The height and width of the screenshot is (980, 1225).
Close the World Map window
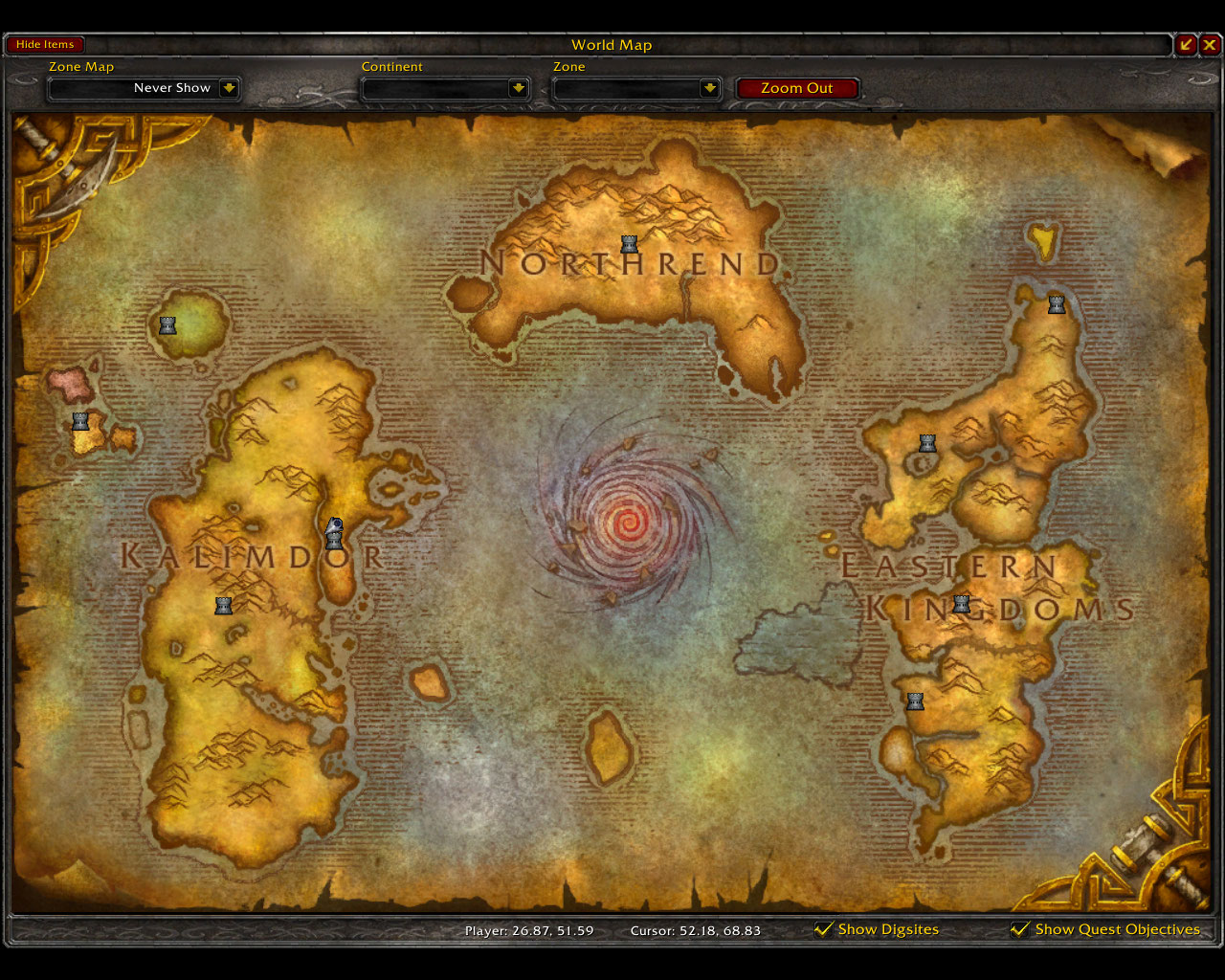pyautogui.click(x=1211, y=45)
